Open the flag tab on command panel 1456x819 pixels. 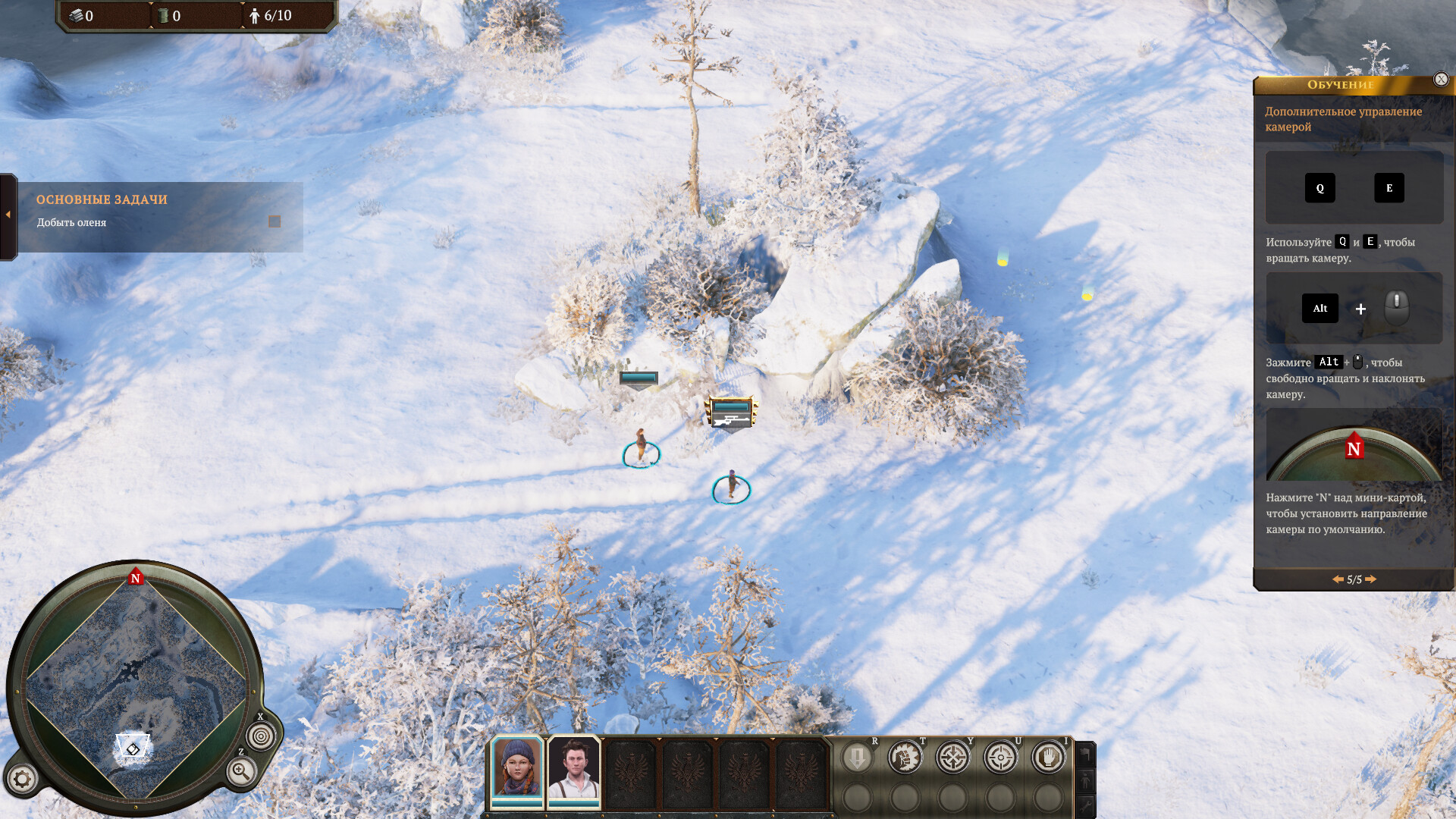(1086, 754)
